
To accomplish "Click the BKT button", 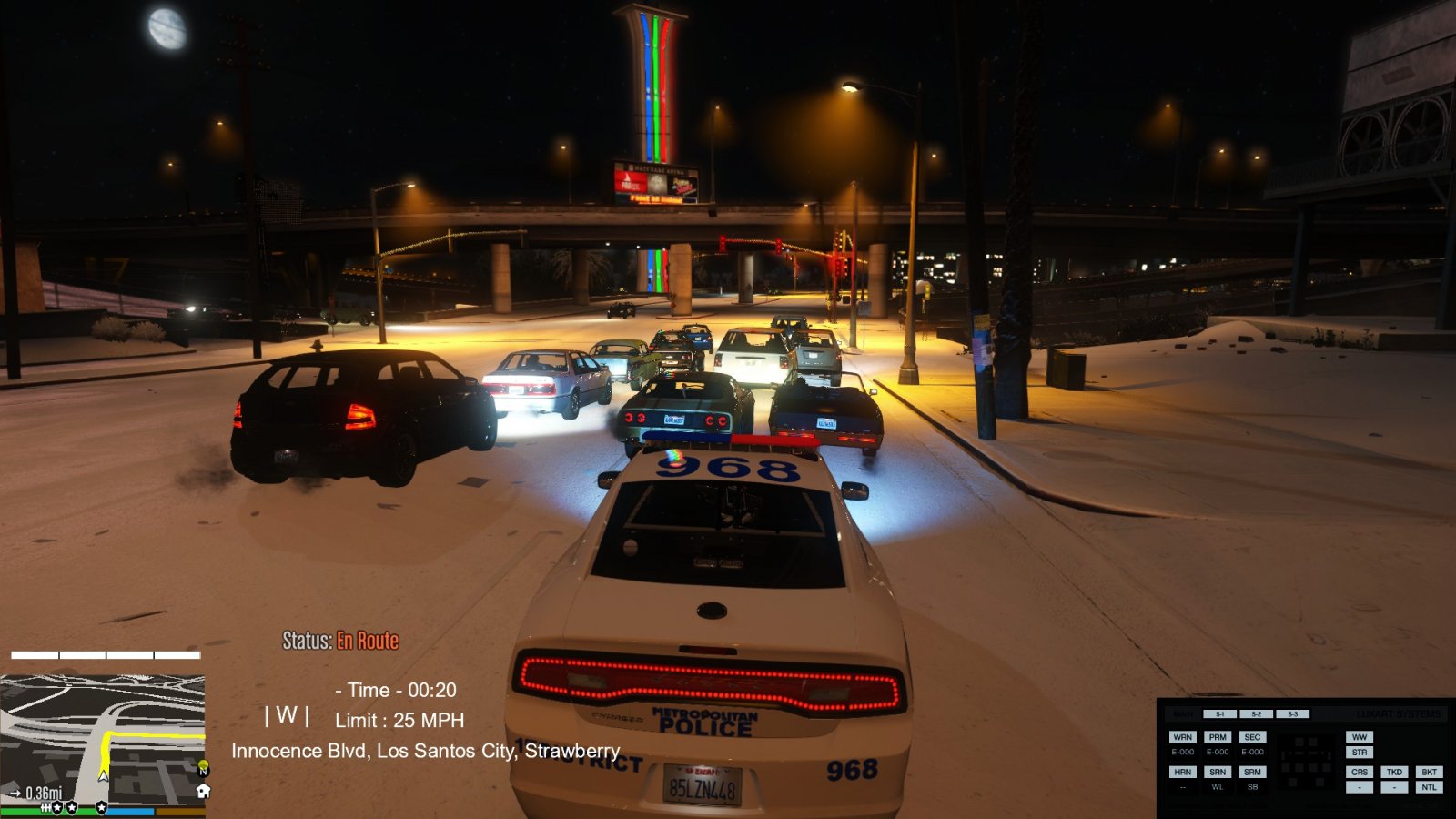I will tap(1429, 772).
